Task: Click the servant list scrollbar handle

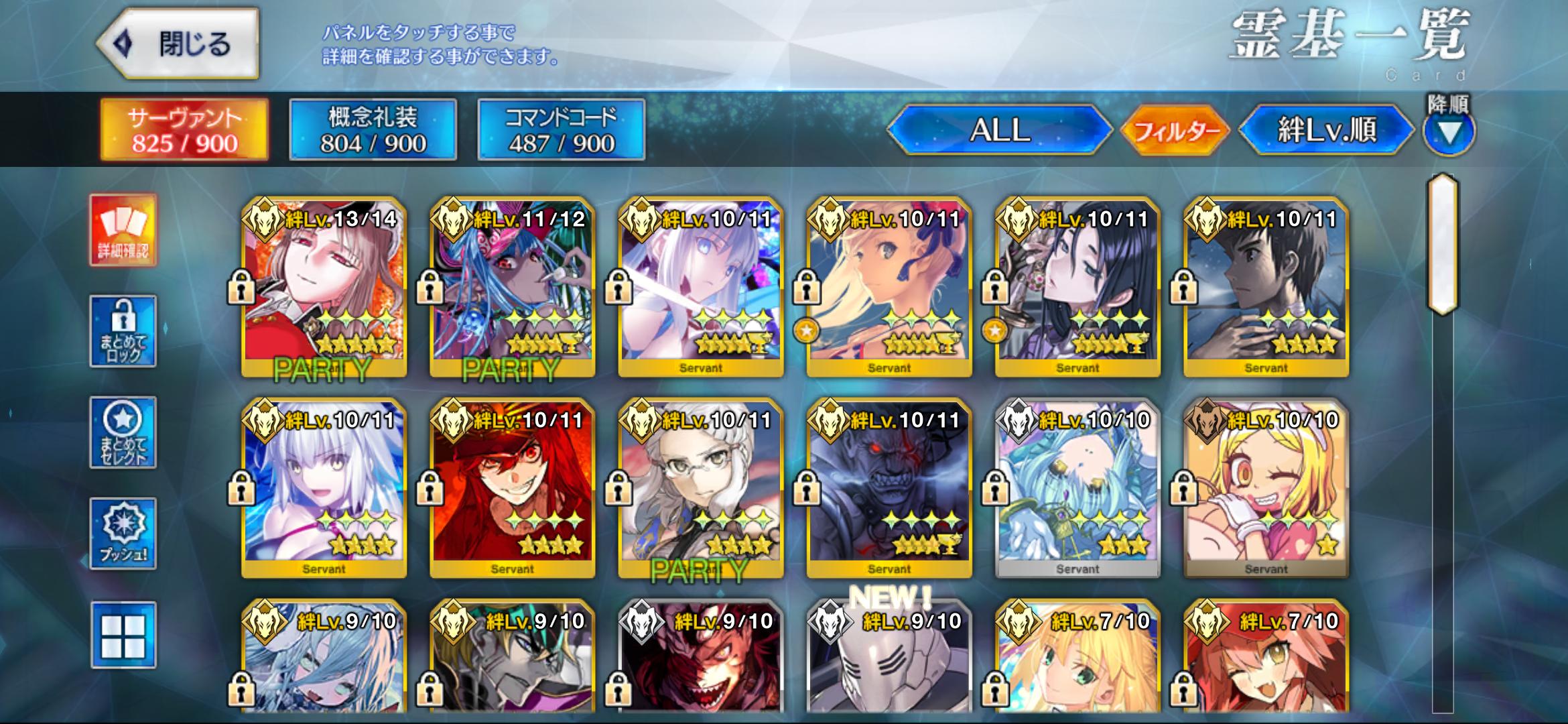Action: pos(1443,245)
